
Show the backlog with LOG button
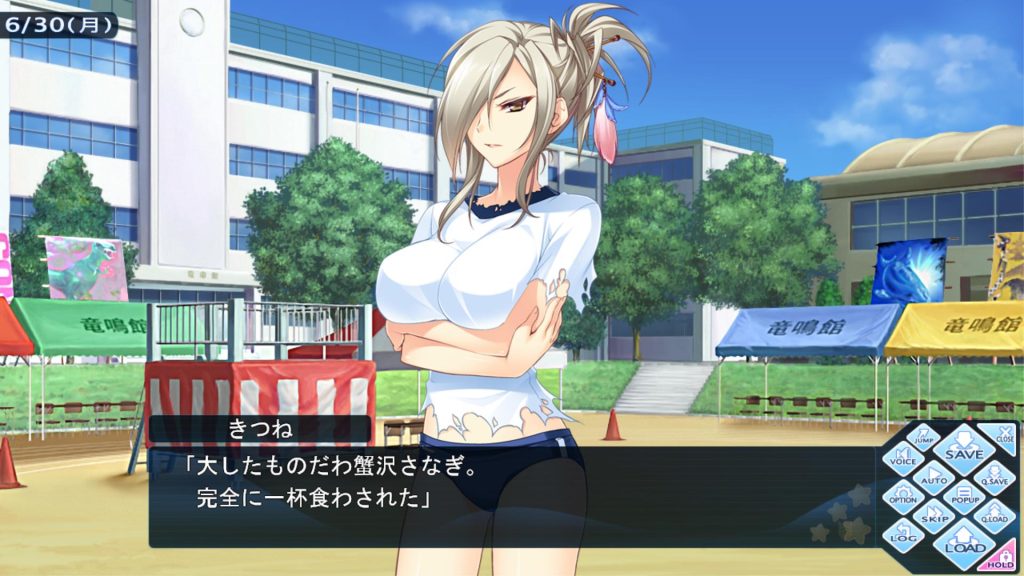(903, 537)
